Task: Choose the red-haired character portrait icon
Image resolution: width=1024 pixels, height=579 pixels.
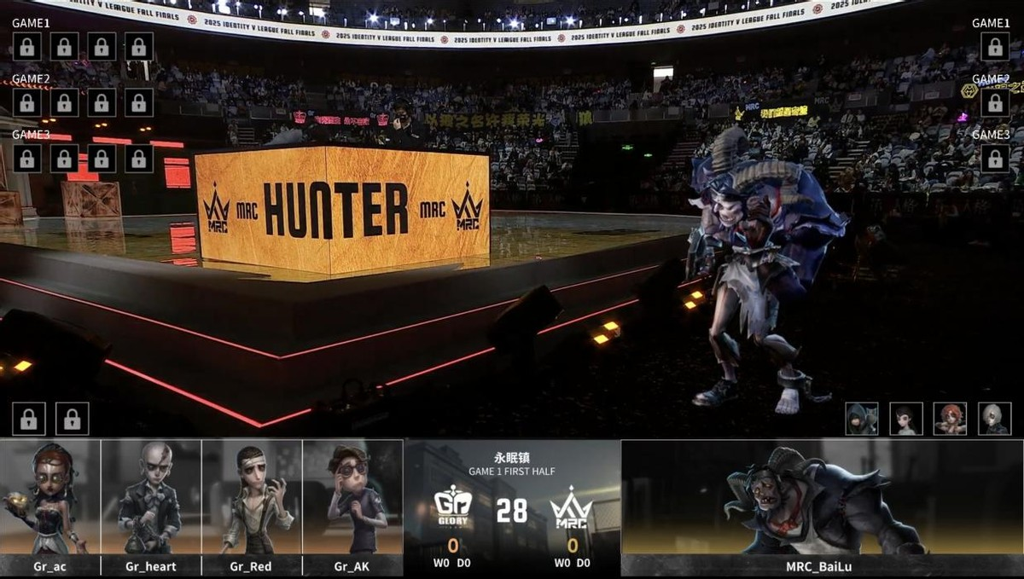Action: (950, 418)
